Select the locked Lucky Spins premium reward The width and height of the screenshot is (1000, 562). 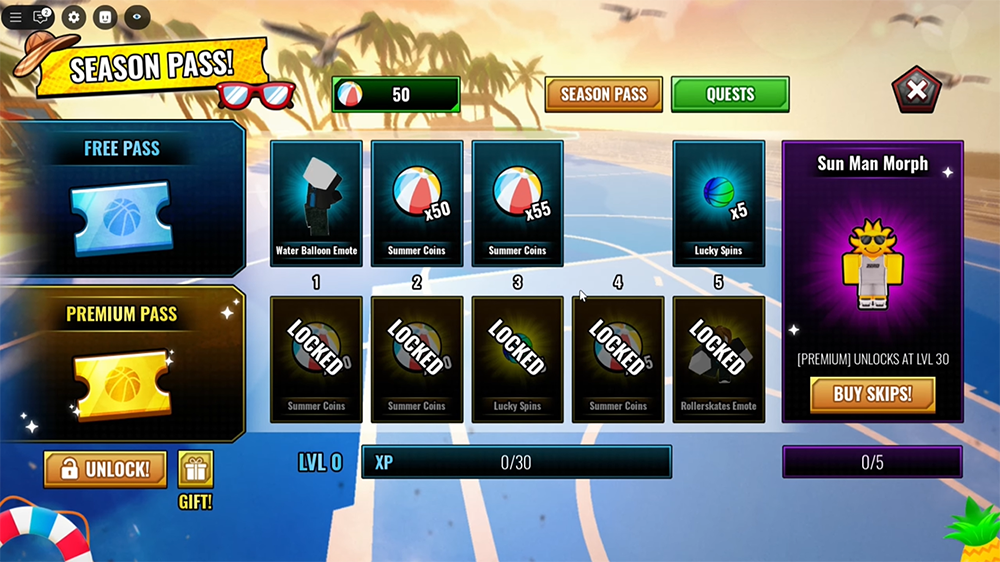(x=517, y=358)
